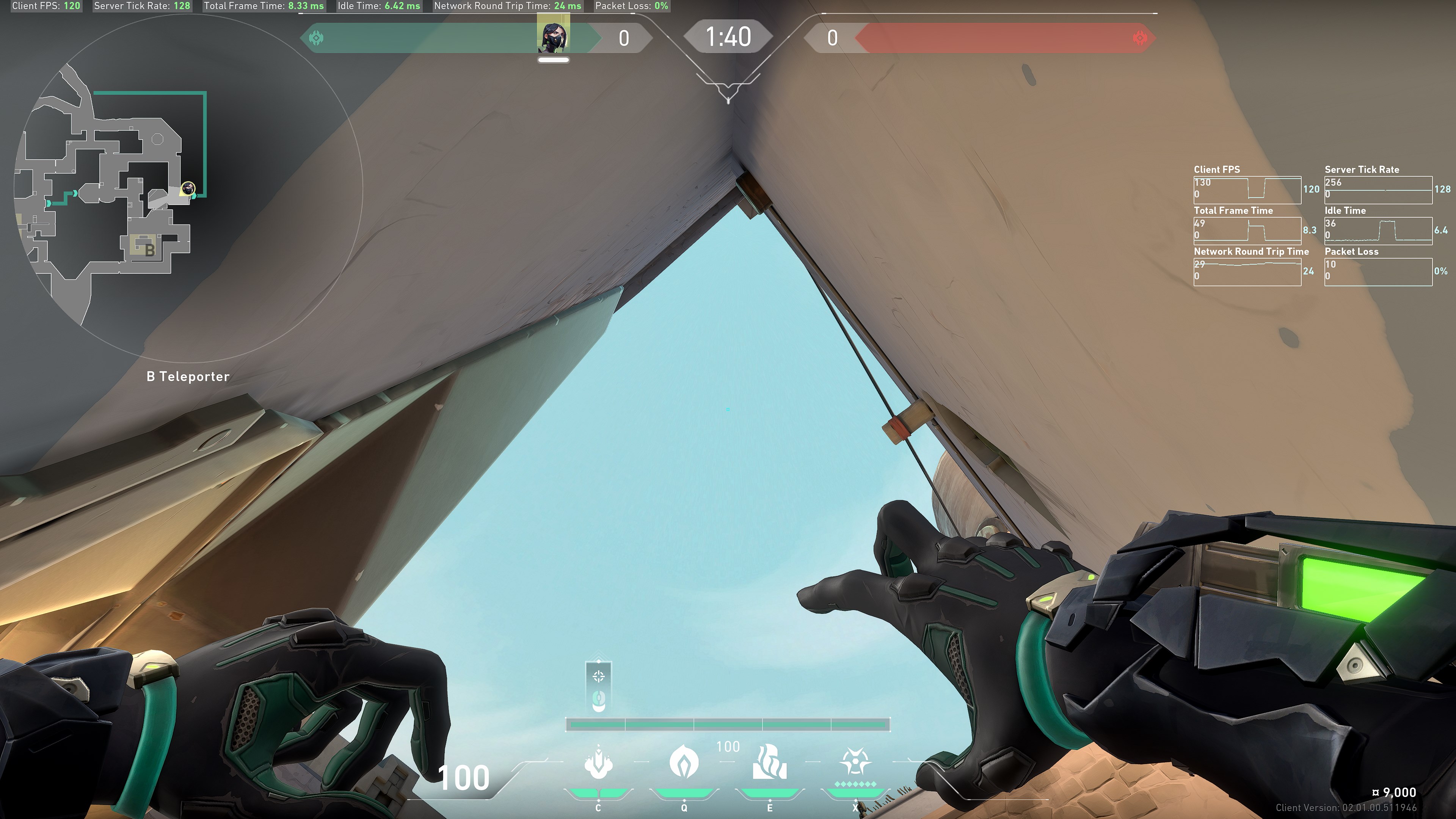This screenshot has width=1456, height=819.
Task: Click the player marker on the minimap
Action: click(x=188, y=188)
